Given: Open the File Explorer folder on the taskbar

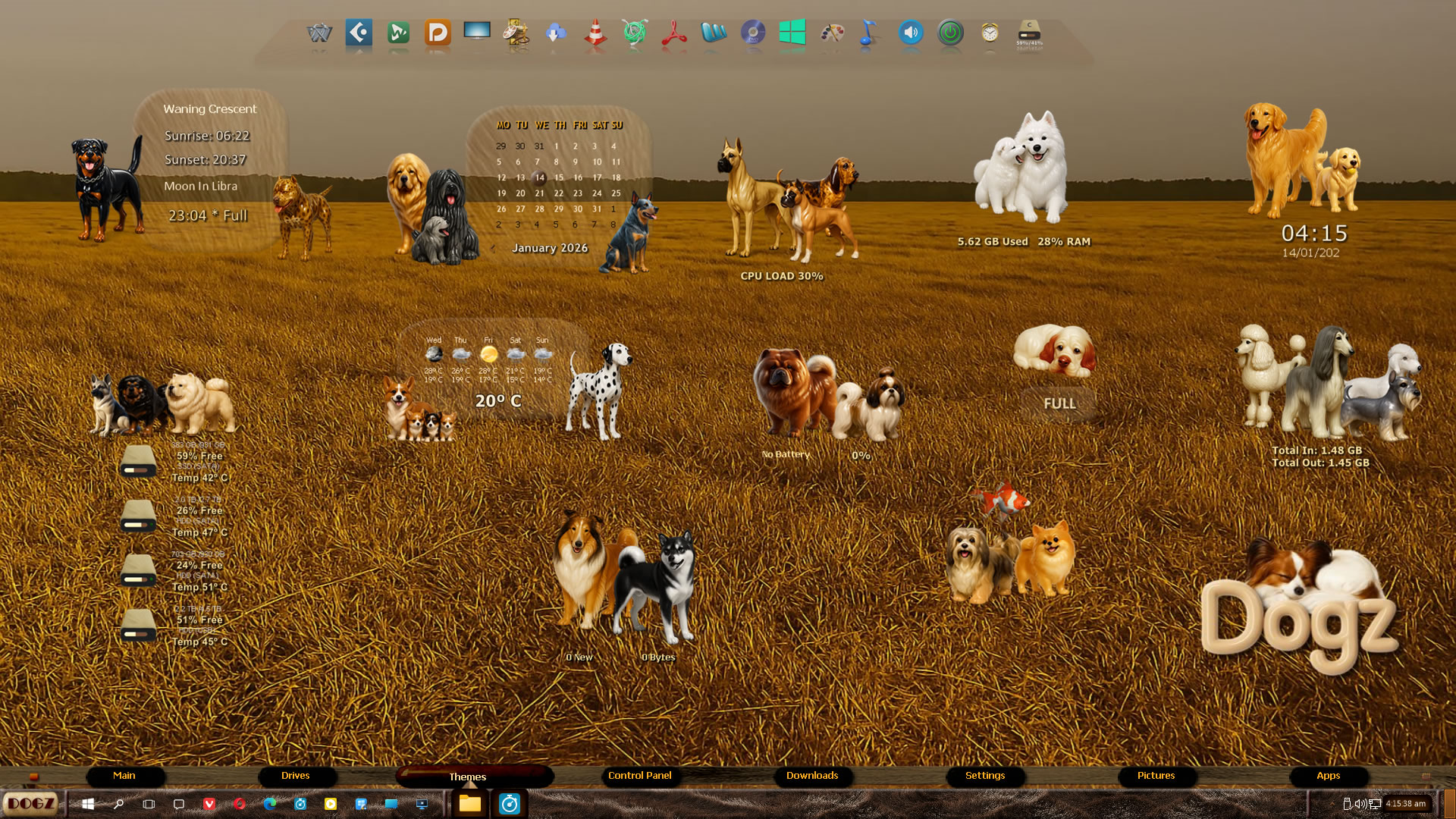Looking at the screenshot, I should click(x=469, y=804).
